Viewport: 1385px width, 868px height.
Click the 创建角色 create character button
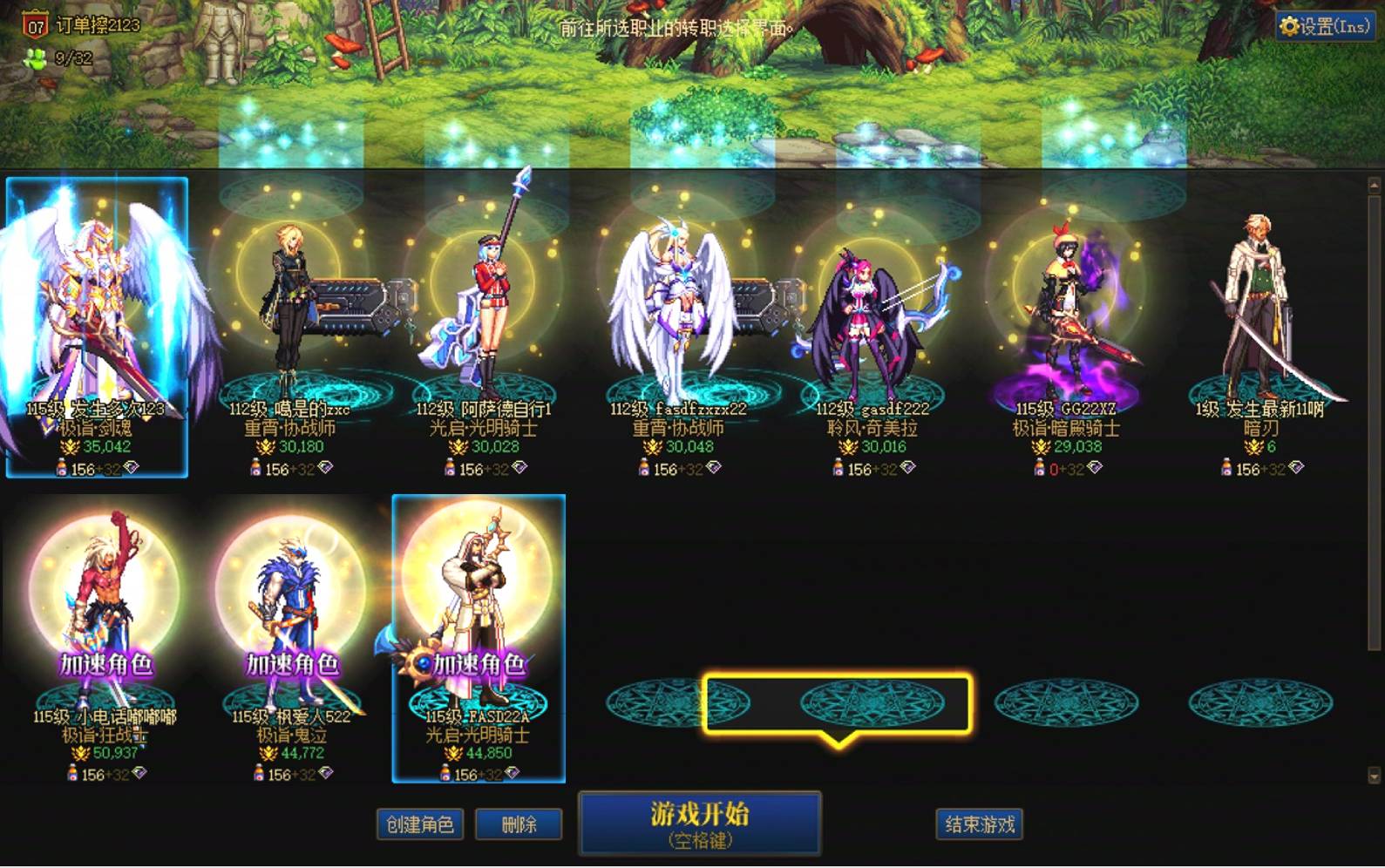pos(420,823)
